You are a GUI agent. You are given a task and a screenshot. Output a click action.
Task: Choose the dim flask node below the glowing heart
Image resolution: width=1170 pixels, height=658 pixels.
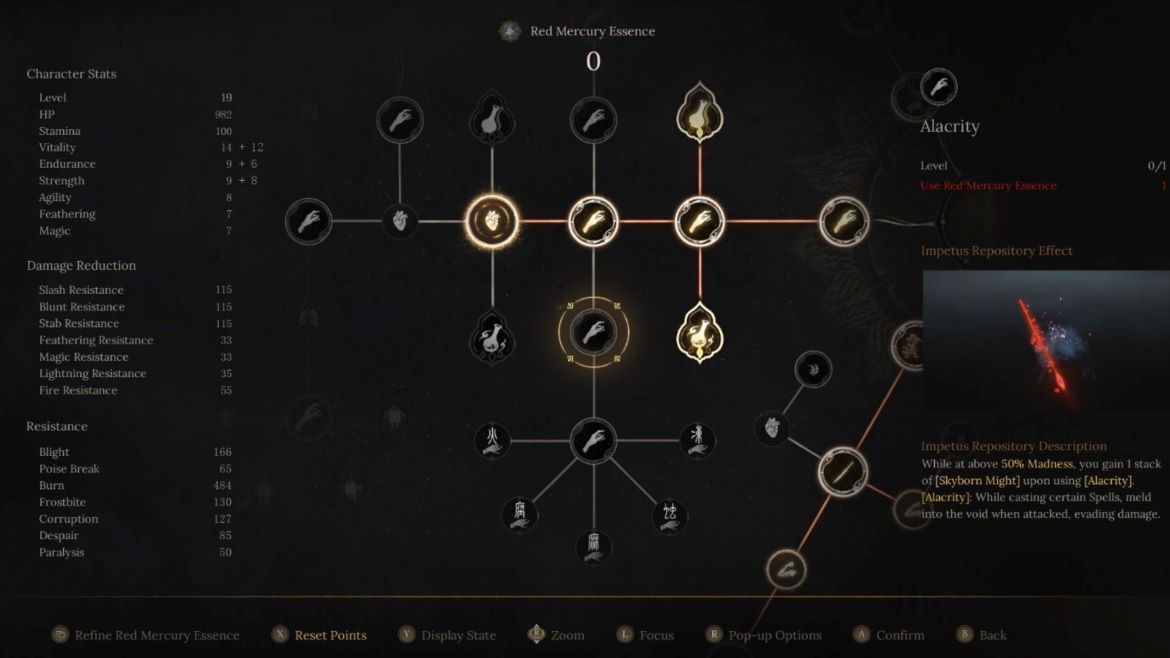tap(491, 337)
